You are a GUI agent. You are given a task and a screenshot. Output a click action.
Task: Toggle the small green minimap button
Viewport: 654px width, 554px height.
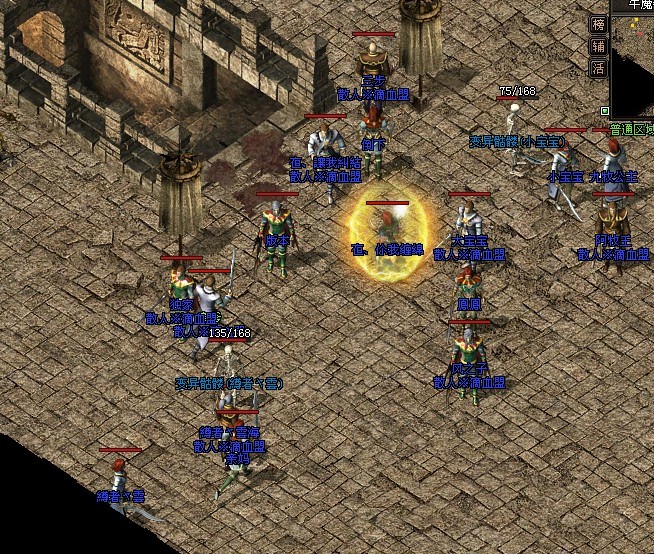click(x=604, y=109)
